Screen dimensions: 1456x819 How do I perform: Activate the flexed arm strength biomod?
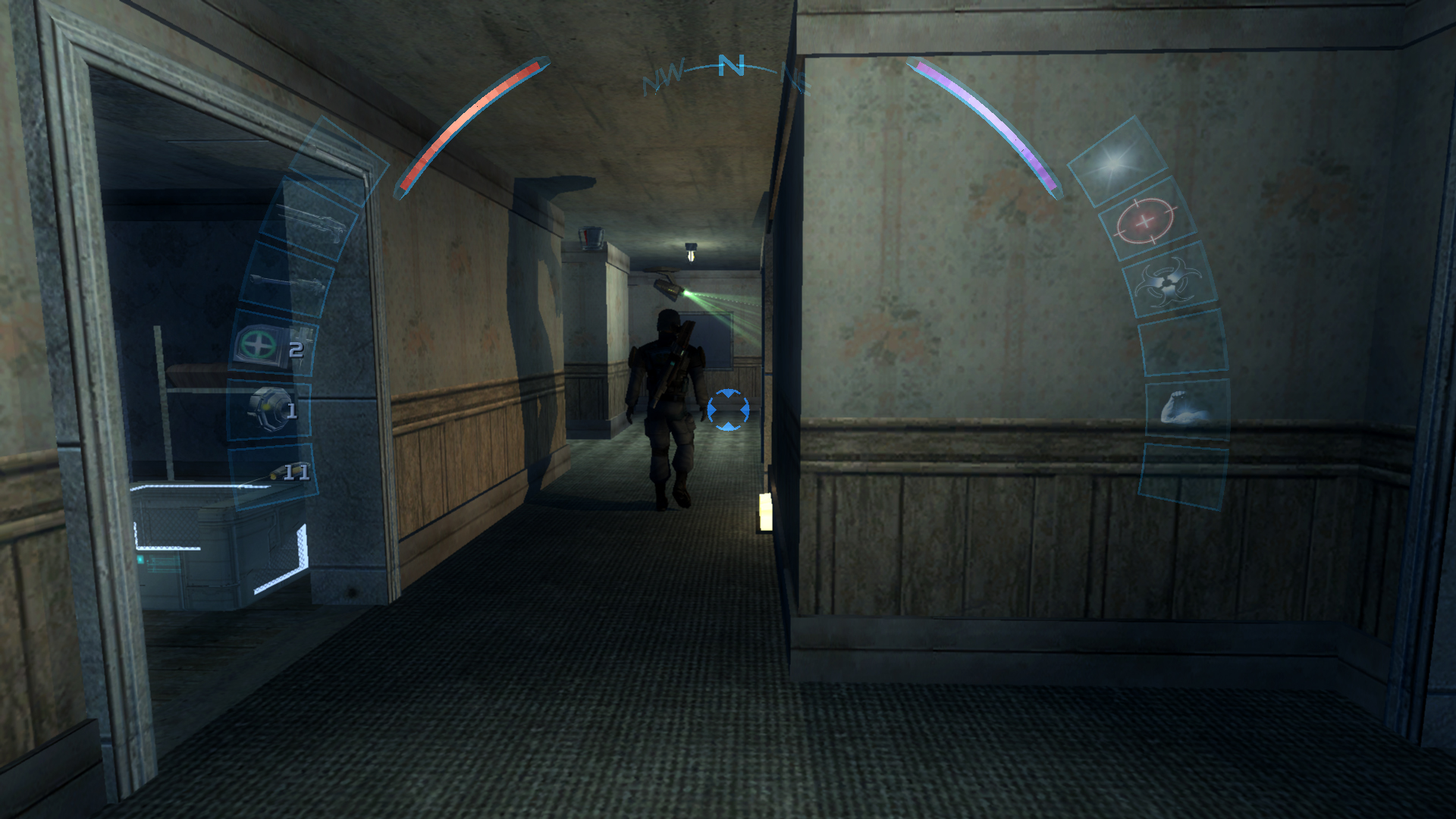tap(1186, 407)
